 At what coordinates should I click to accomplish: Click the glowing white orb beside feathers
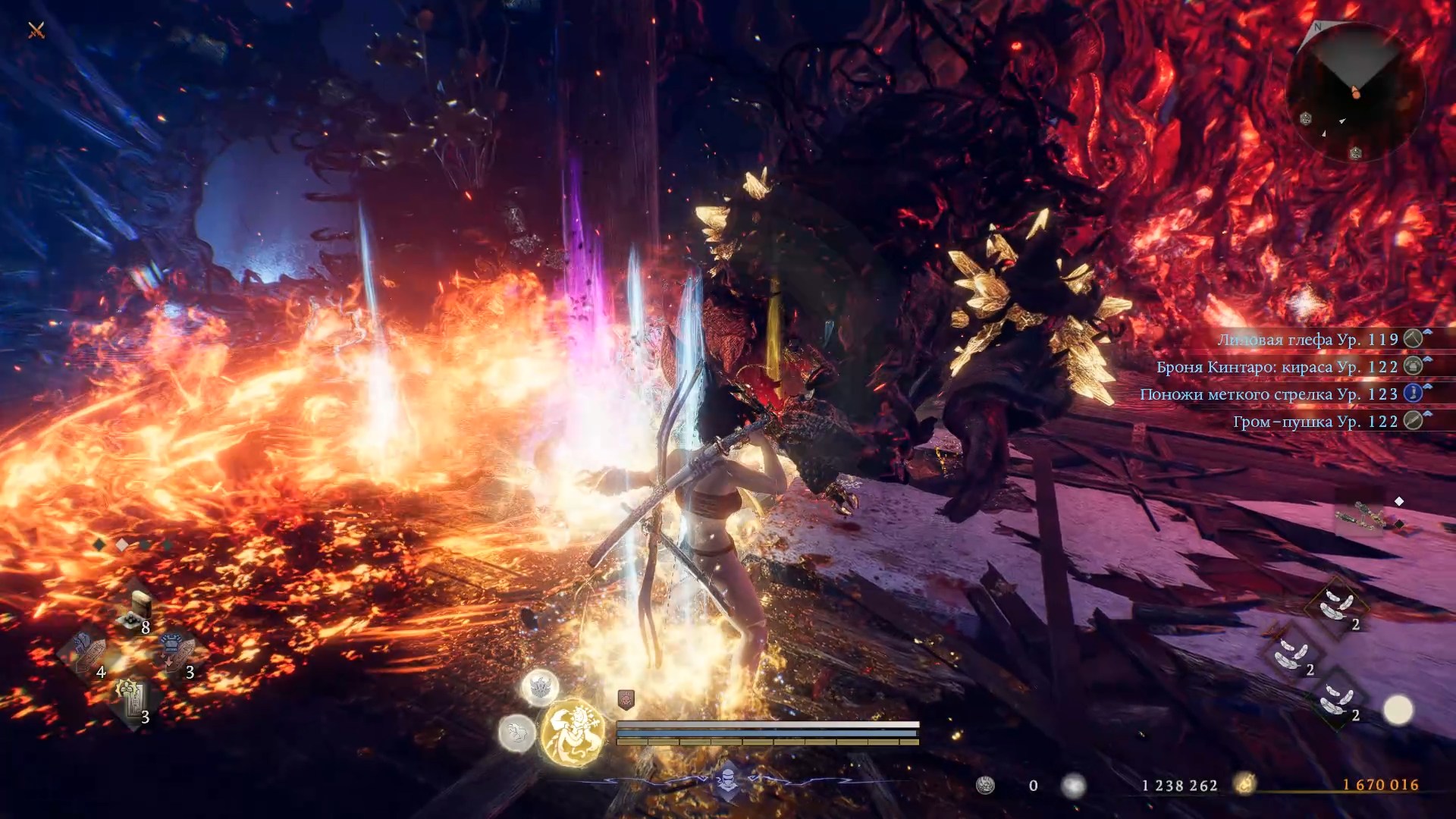(x=1398, y=711)
